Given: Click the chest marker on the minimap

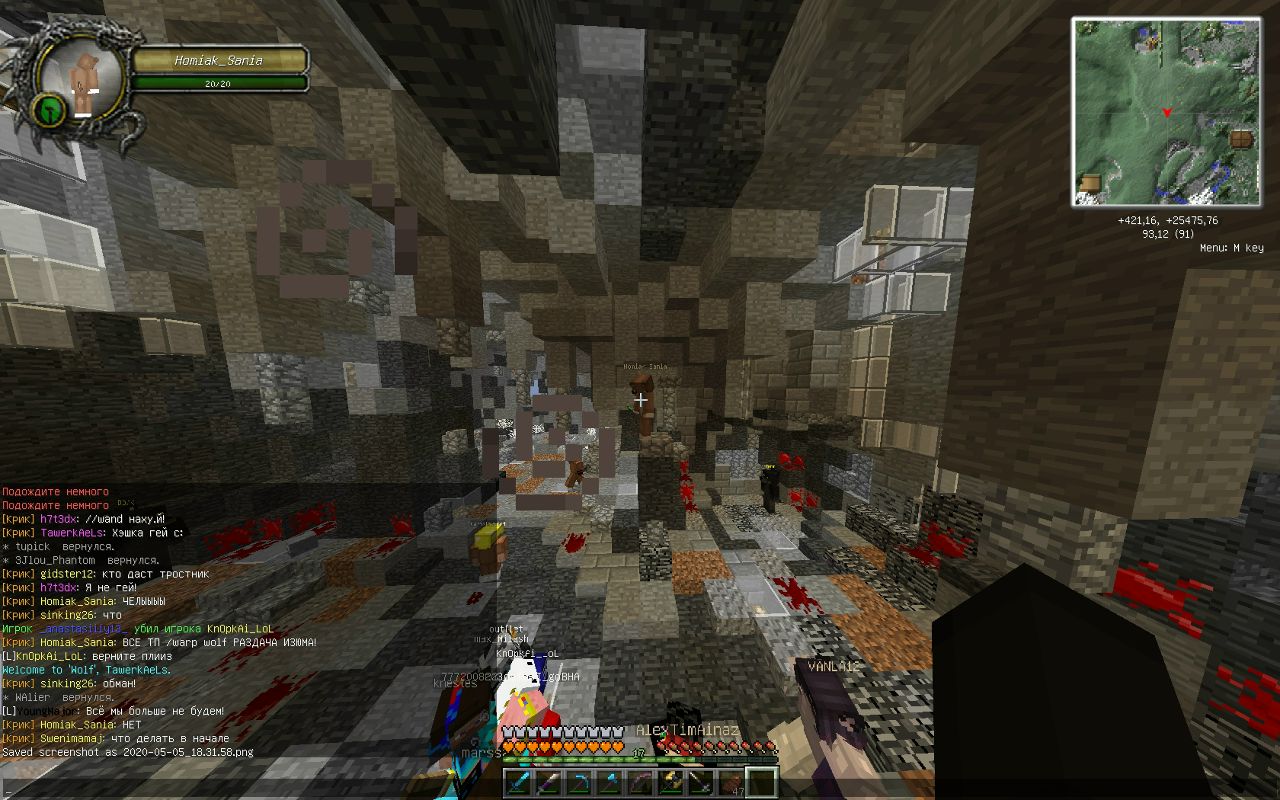Looking at the screenshot, I should [1241, 139].
